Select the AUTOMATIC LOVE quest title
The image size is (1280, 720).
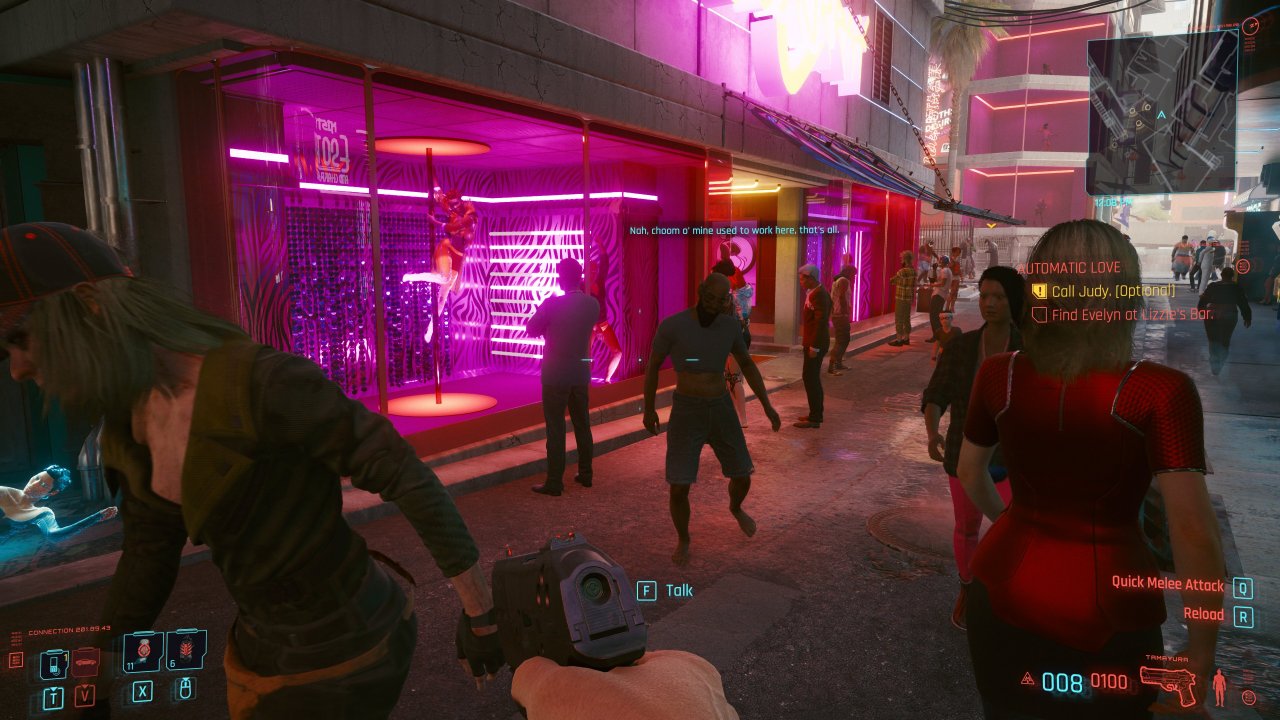pyautogui.click(x=1069, y=267)
